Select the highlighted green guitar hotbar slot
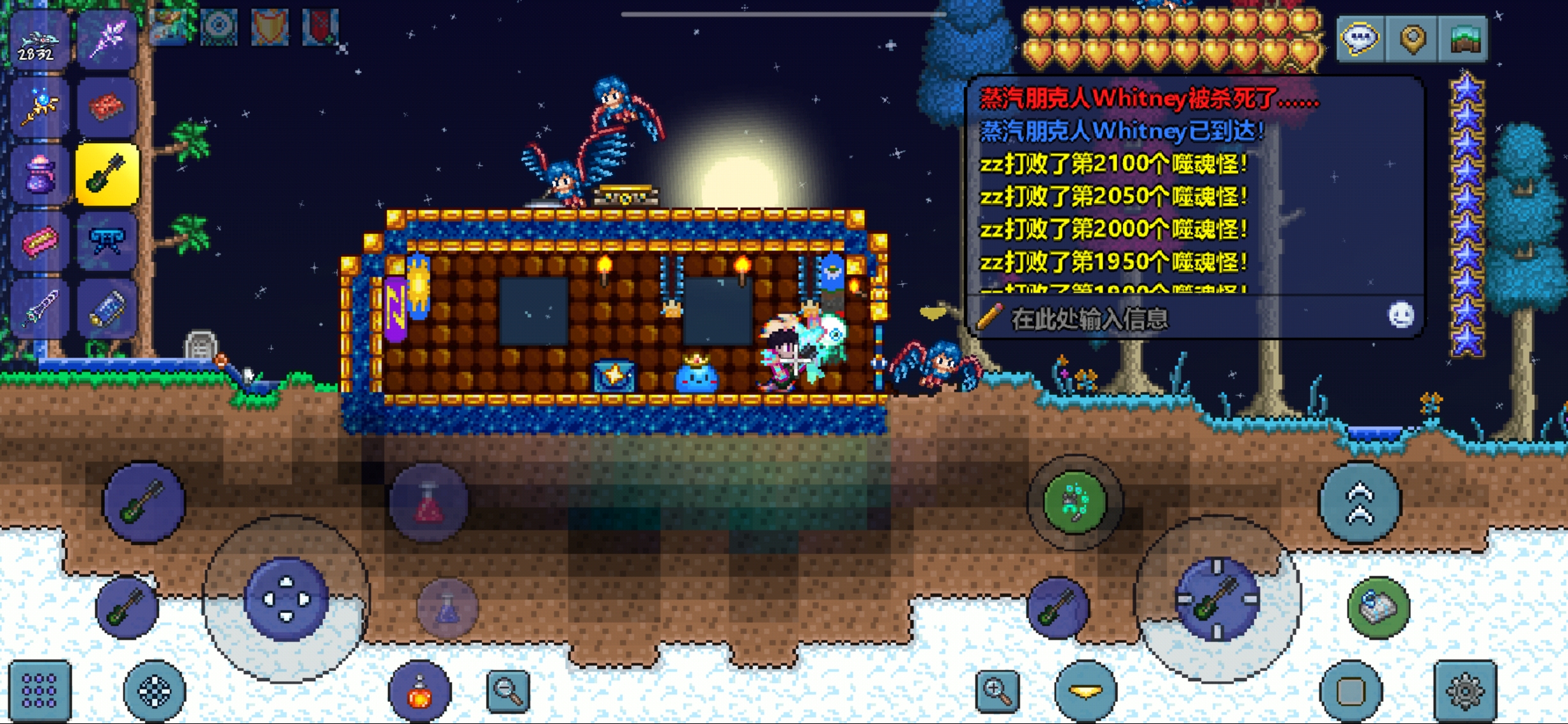 click(x=107, y=174)
